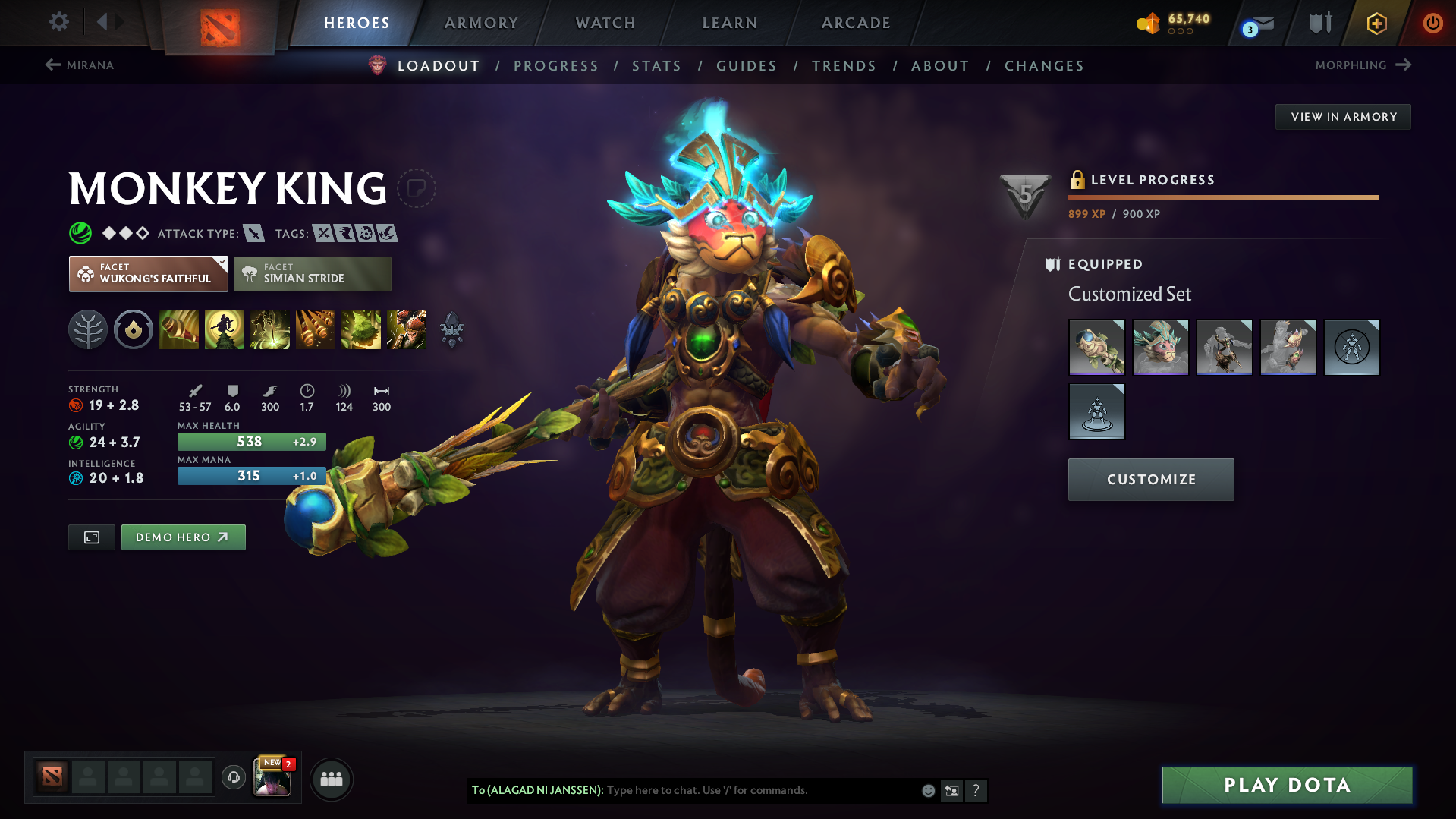Open the Guides section

click(x=747, y=66)
